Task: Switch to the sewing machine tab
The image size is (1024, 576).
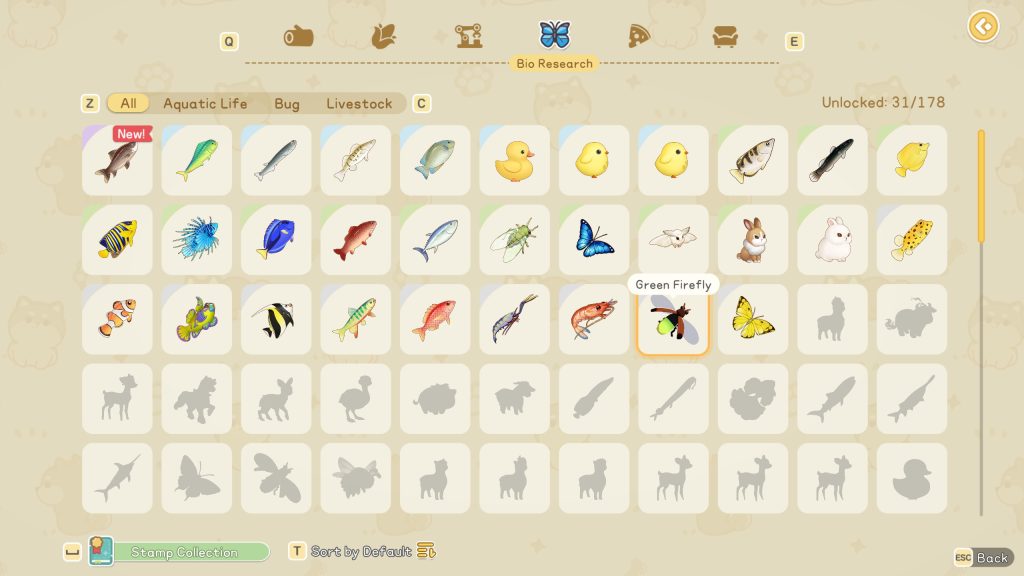Action: (469, 37)
